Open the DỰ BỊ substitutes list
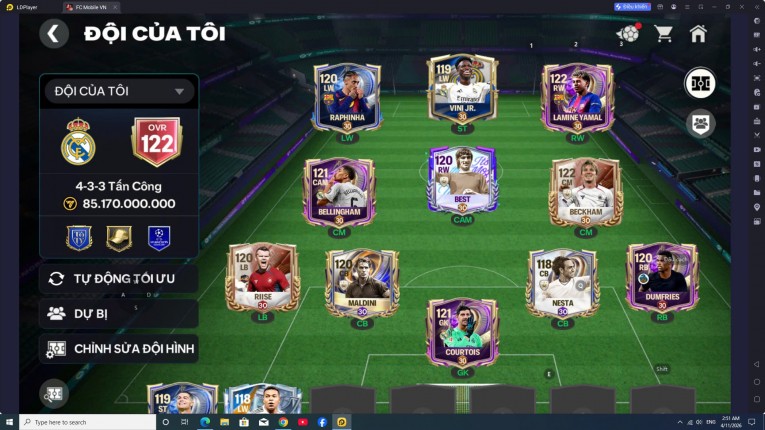The height and width of the screenshot is (430, 765). [118, 313]
